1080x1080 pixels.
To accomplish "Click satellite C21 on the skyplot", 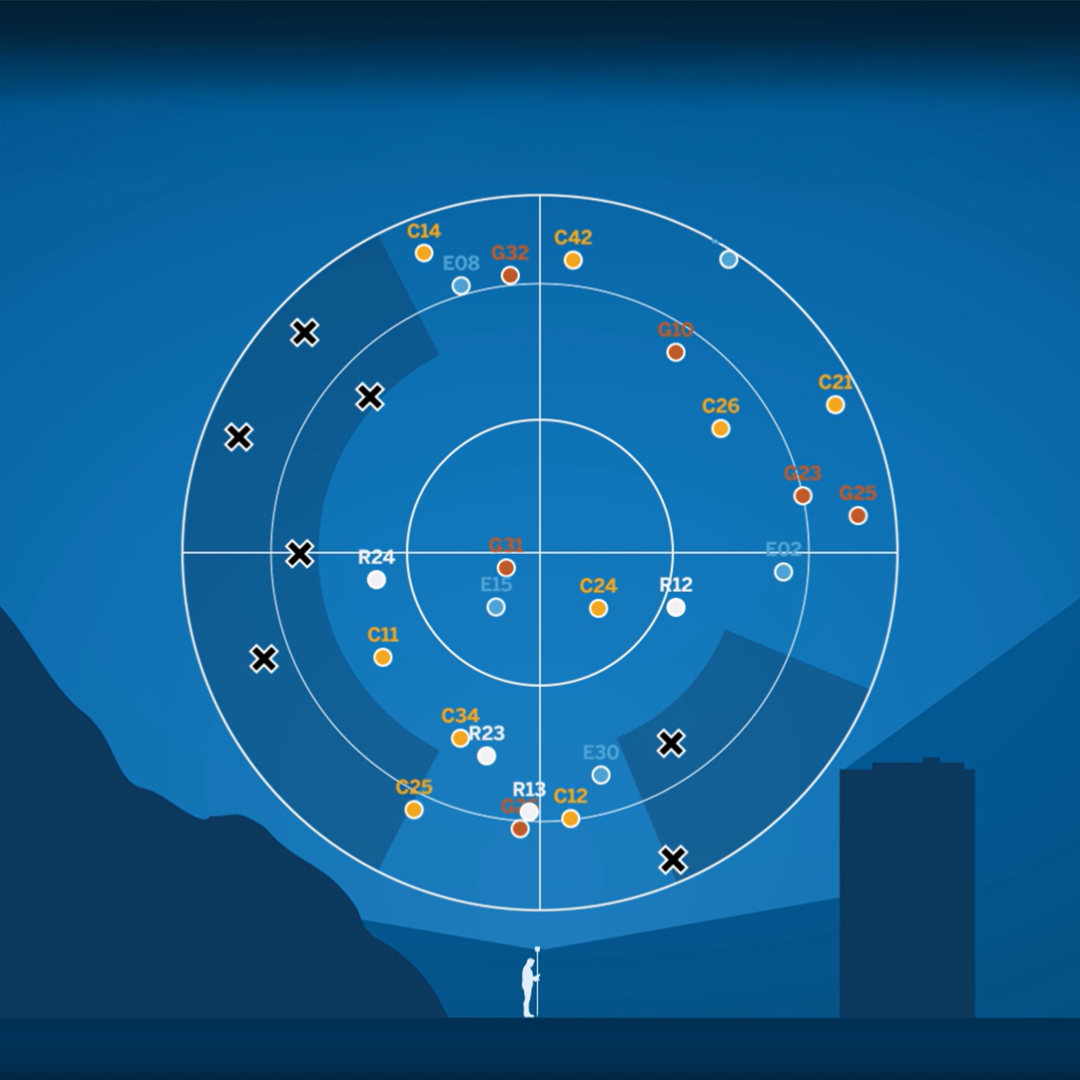I will (x=835, y=405).
